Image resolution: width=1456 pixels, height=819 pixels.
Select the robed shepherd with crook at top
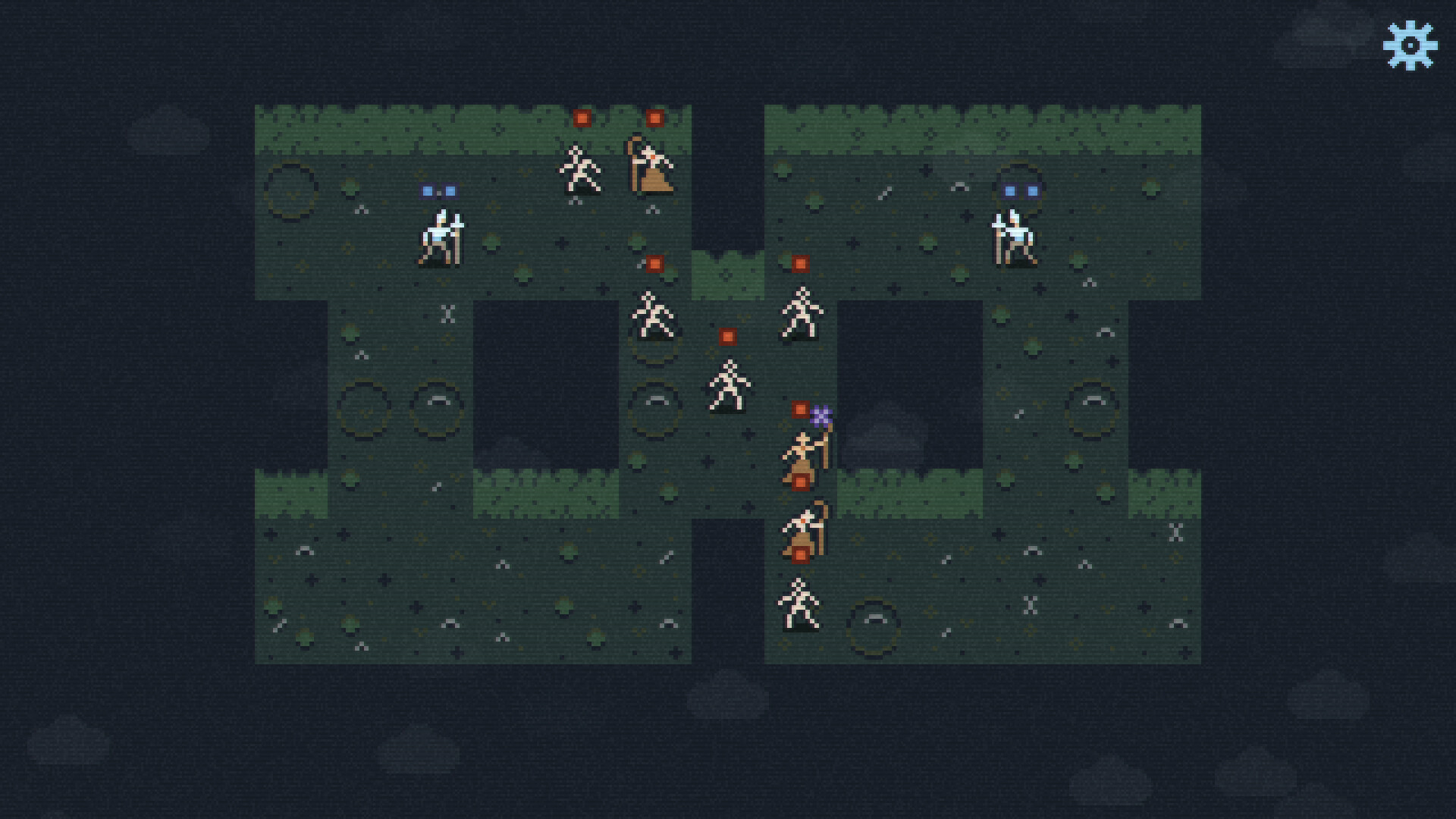(x=652, y=167)
